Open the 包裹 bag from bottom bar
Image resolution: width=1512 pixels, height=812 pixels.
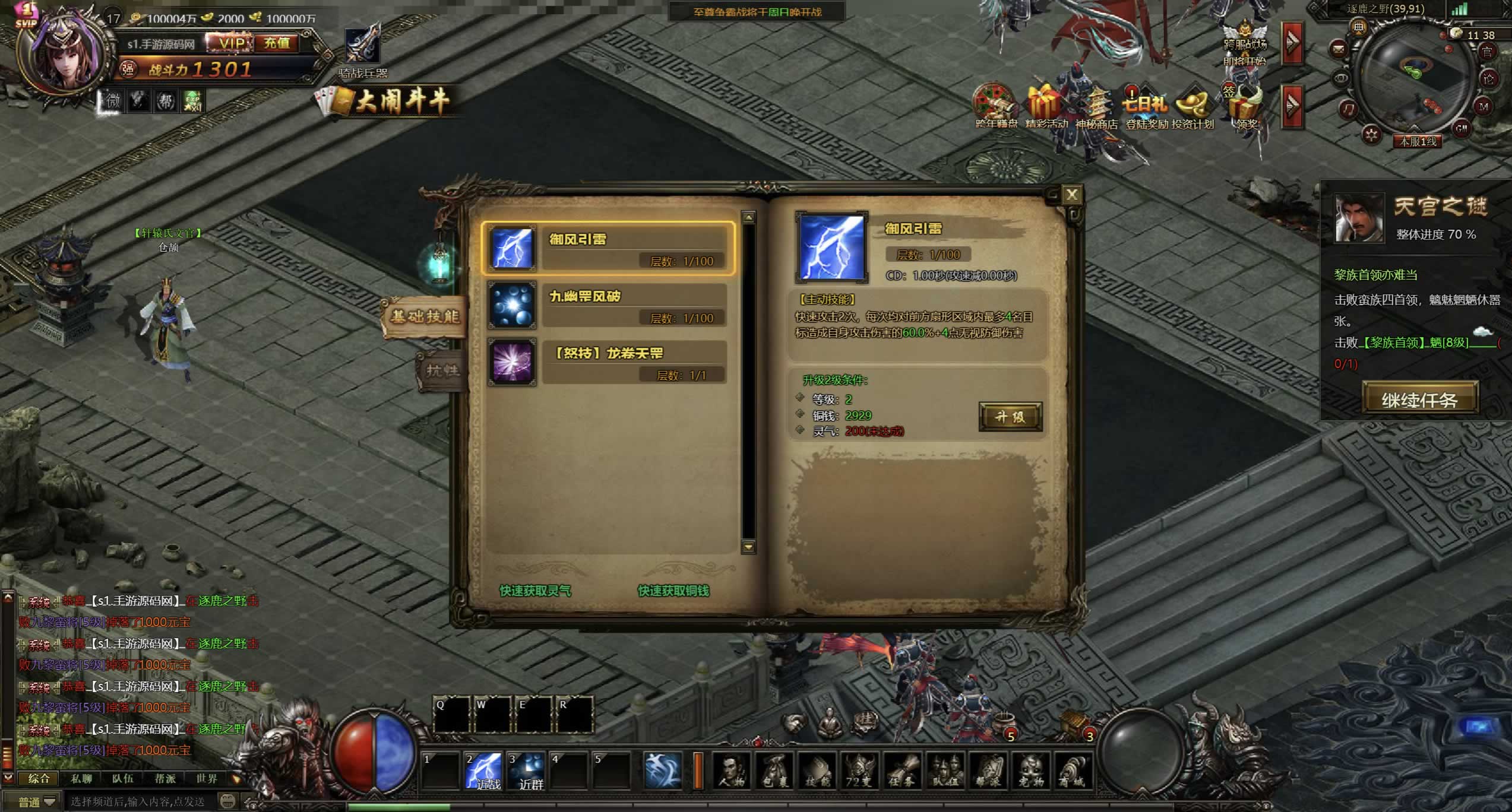tap(774, 771)
